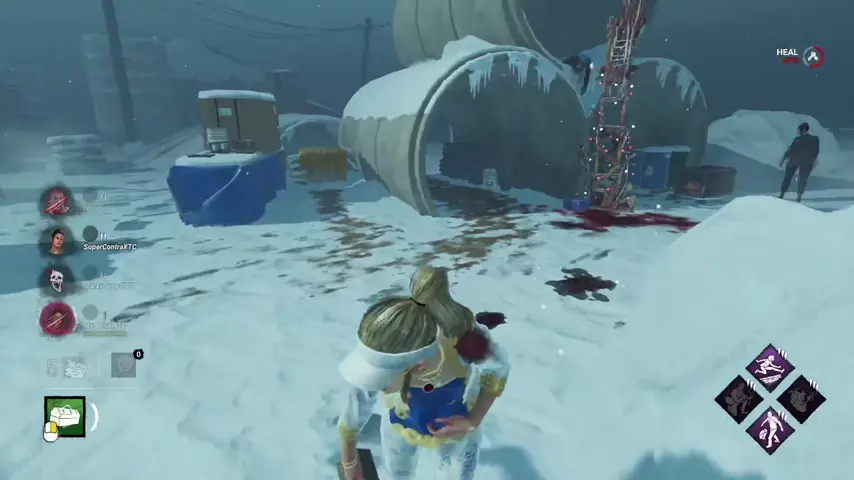This screenshot has width=854, height=480.
Task: Click the faded hook counter with 0 badge
Action: (122, 365)
